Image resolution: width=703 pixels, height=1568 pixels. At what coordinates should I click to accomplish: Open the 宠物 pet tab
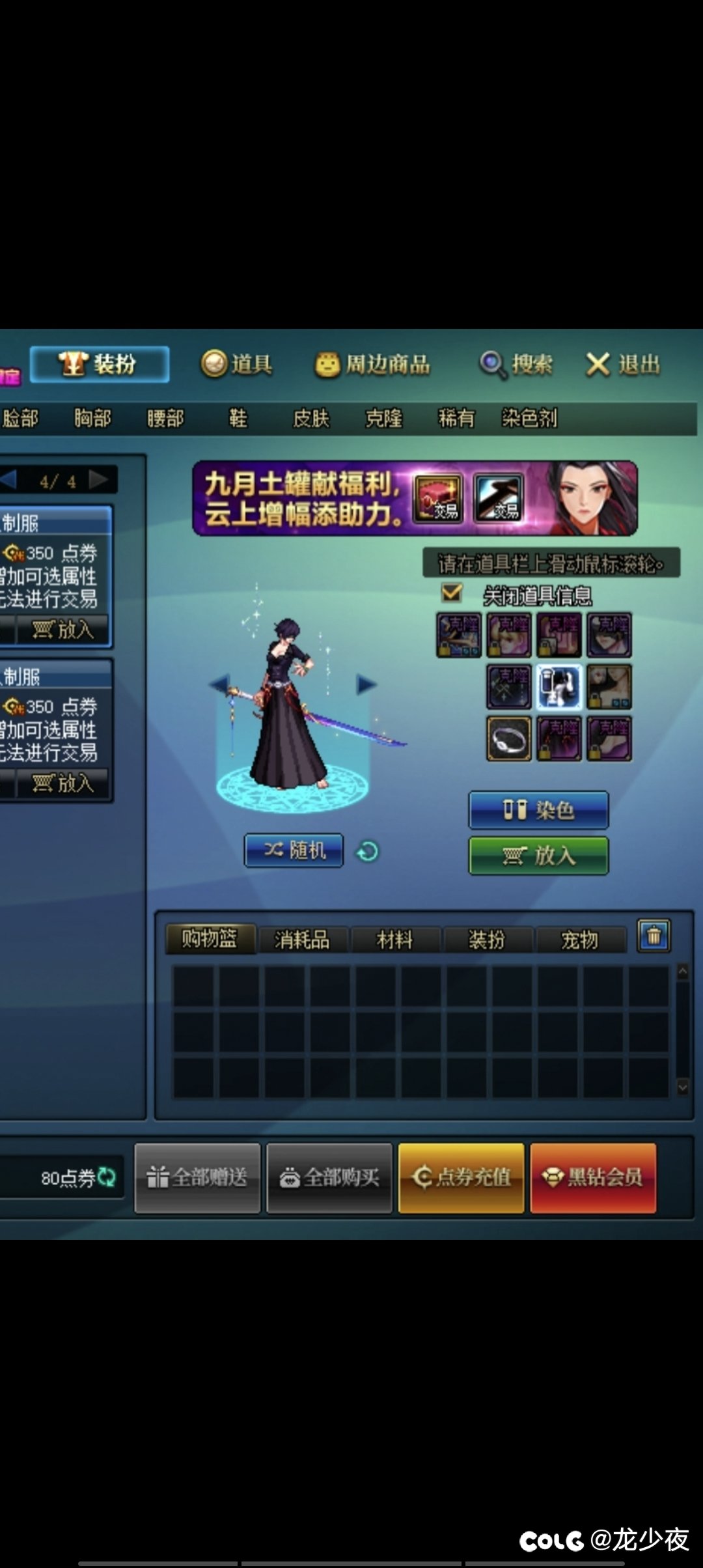579,940
